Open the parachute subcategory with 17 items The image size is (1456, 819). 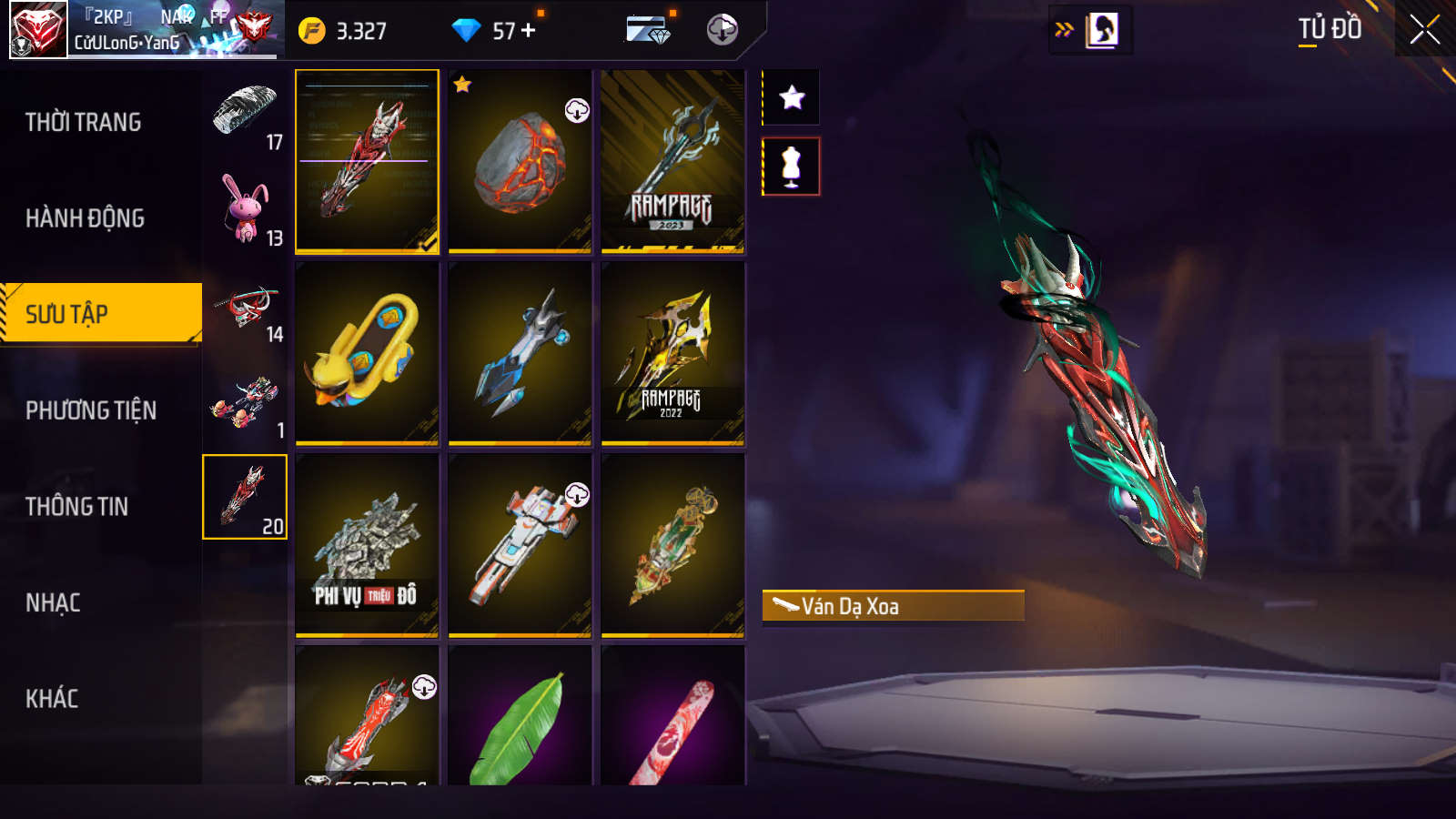pos(245,115)
